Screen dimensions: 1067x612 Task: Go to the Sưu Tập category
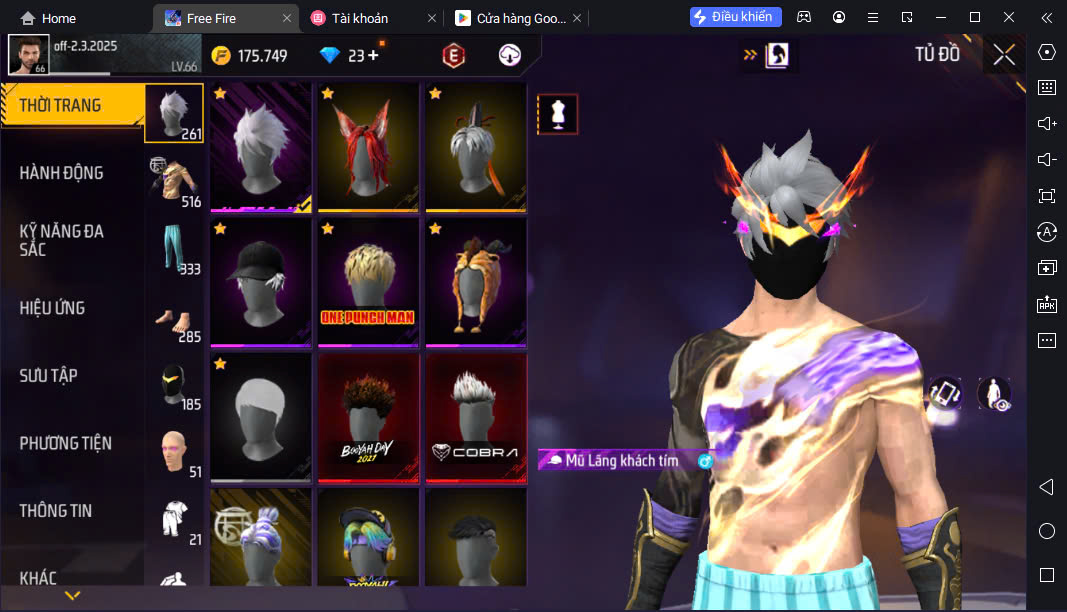pyautogui.click(x=48, y=376)
